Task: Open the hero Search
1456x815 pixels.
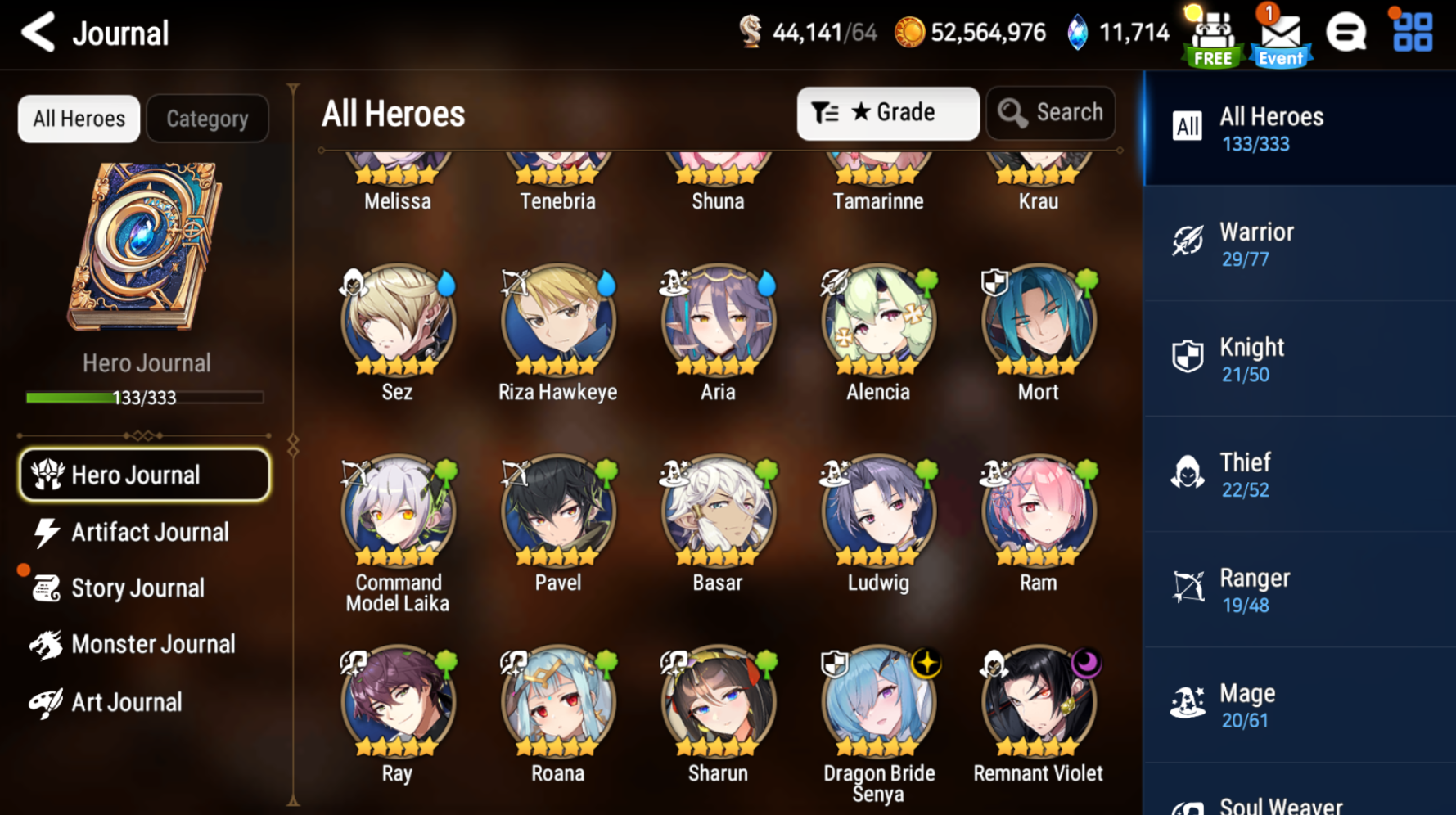Action: click(x=1051, y=113)
